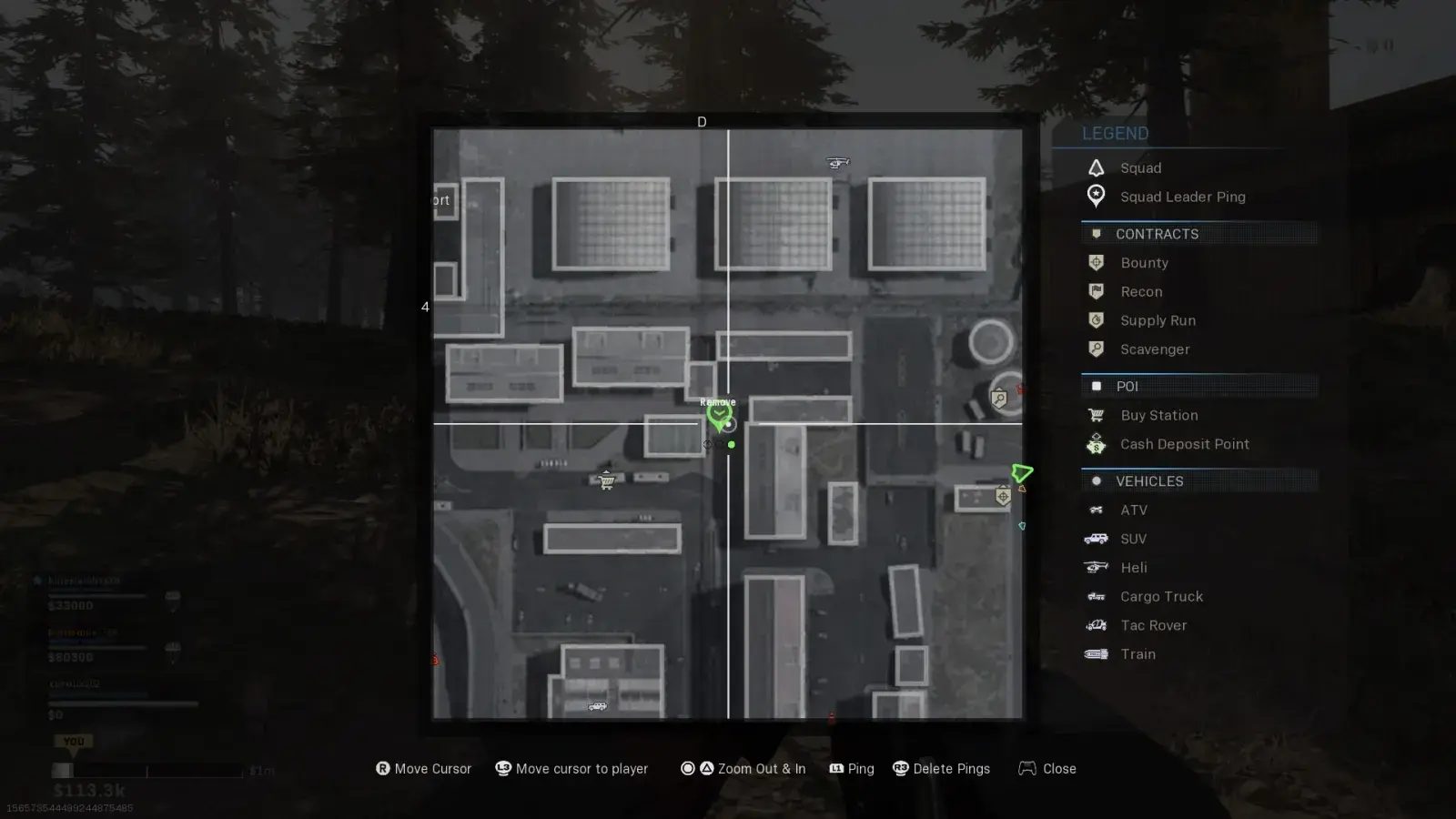The height and width of the screenshot is (819, 1456).
Task: Choose the Train legend entry
Action: point(1137,654)
